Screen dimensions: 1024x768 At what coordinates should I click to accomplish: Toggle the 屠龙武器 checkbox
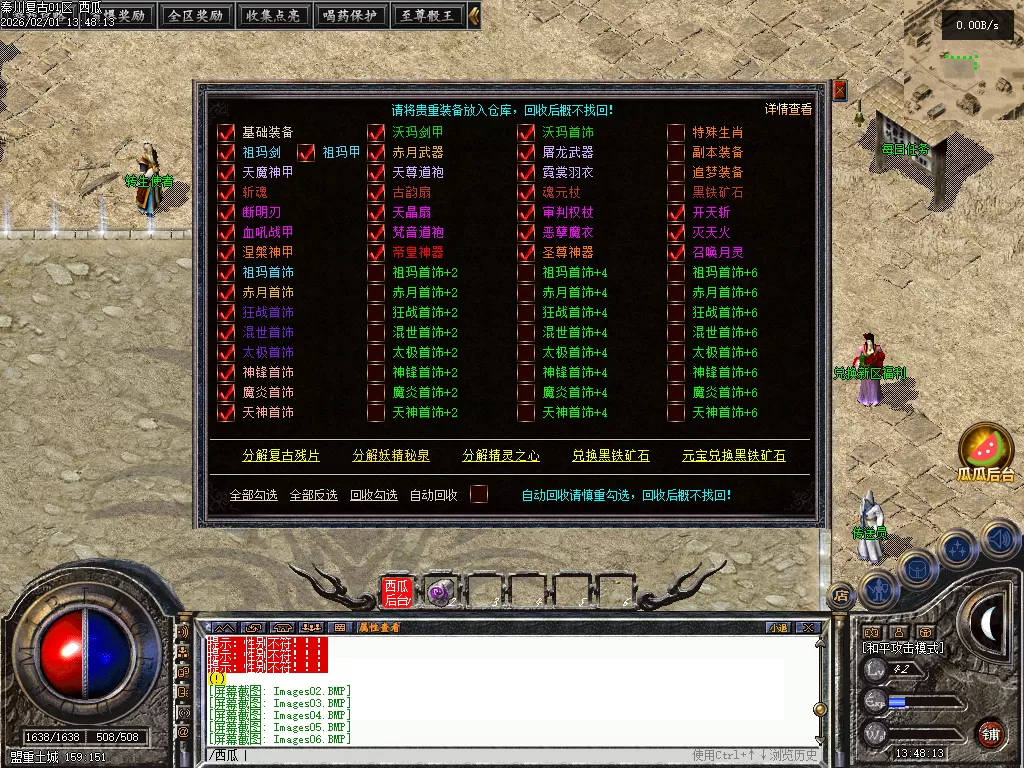point(526,152)
